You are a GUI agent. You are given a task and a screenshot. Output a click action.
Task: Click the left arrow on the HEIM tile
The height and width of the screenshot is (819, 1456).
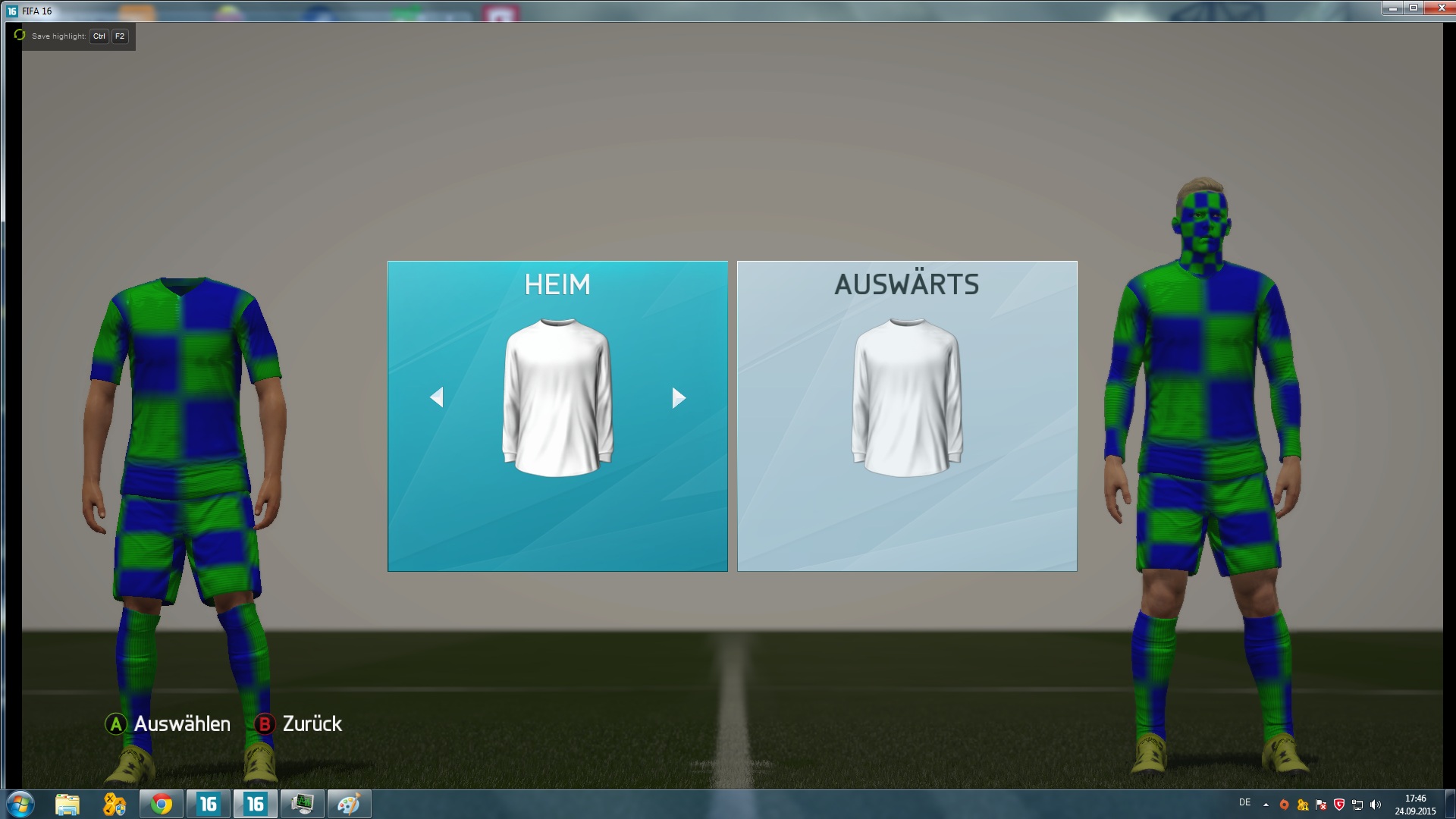coord(437,397)
